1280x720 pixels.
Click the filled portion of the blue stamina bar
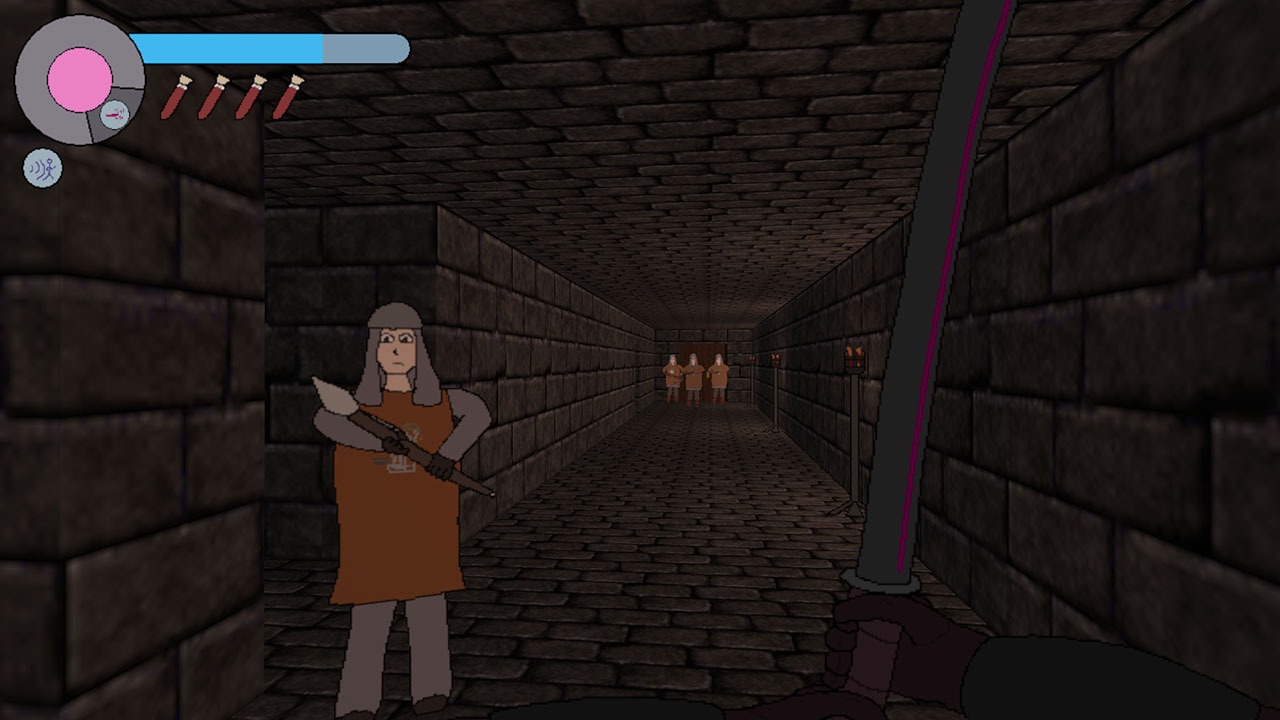click(230, 44)
